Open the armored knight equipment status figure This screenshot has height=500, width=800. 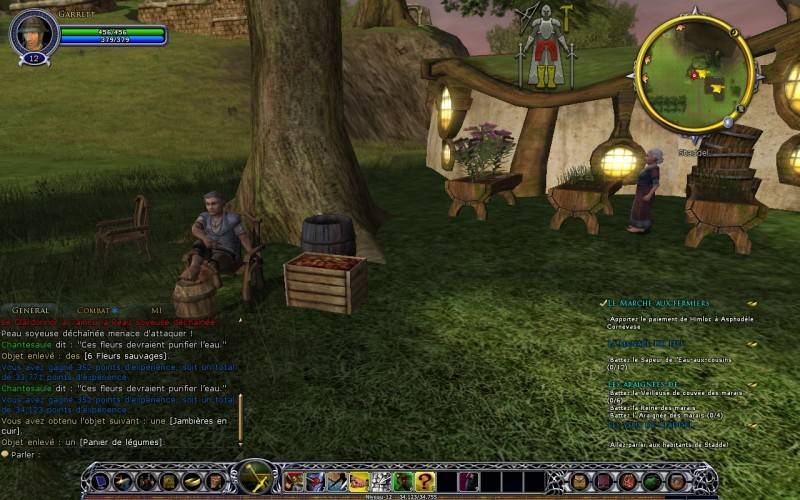[x=545, y=45]
